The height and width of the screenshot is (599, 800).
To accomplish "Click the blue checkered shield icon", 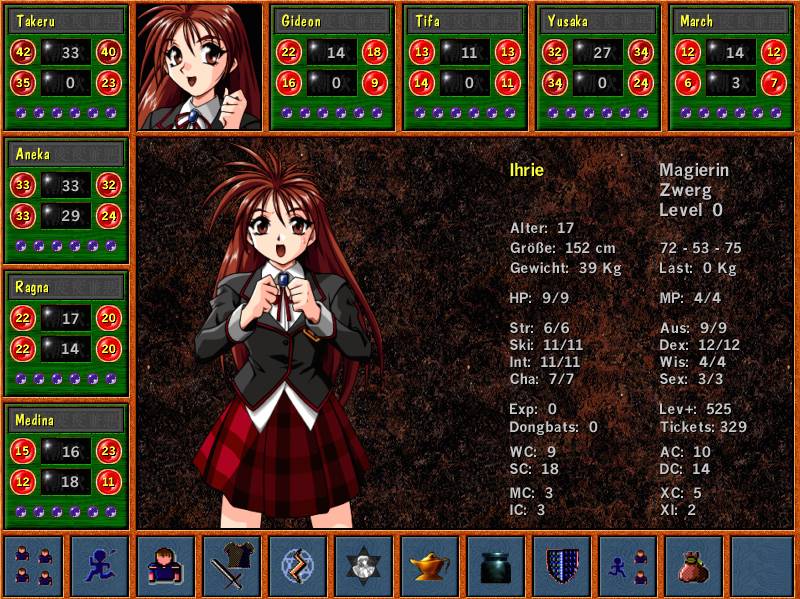I will (x=562, y=566).
